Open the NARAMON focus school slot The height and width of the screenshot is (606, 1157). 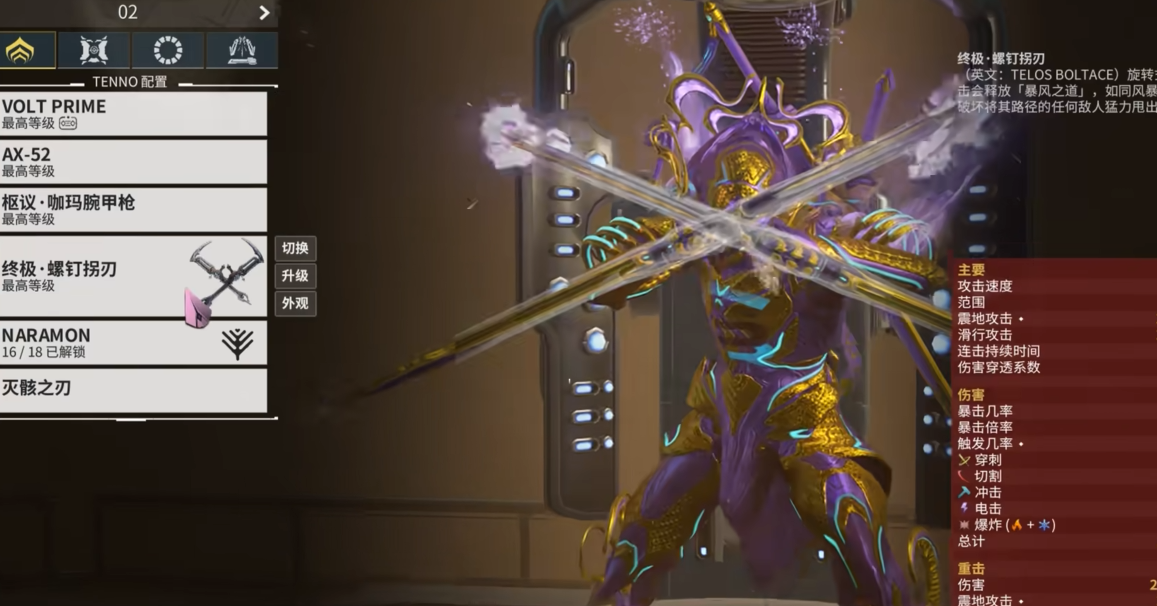(x=133, y=343)
